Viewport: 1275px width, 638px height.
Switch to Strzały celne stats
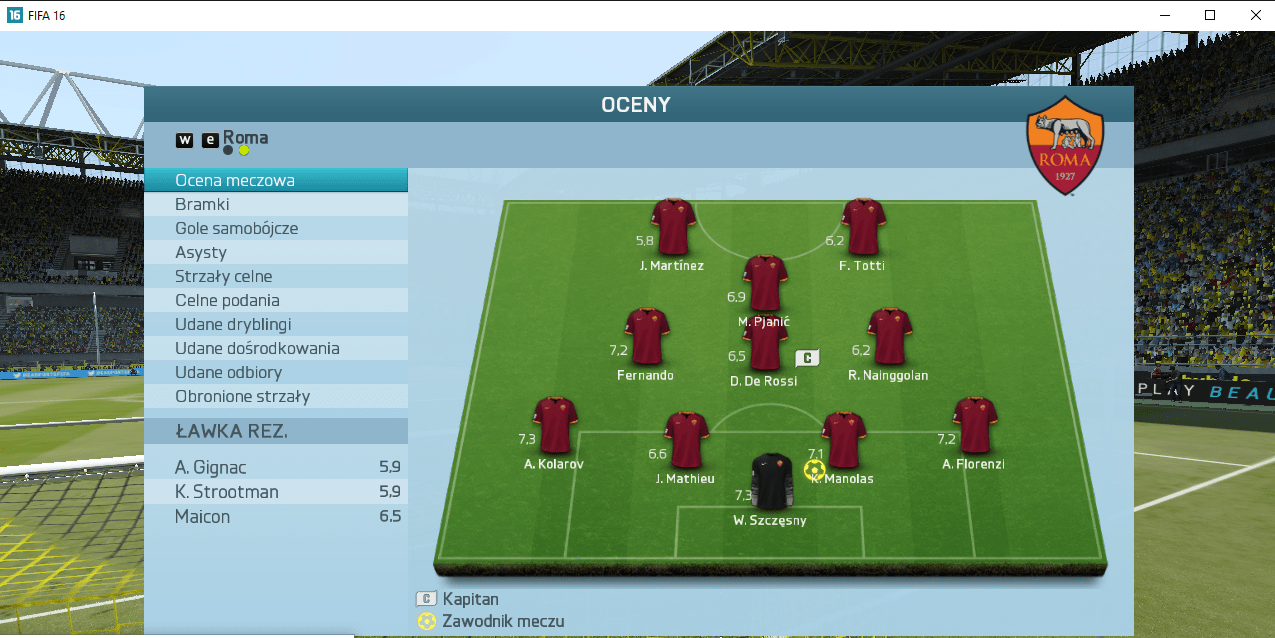pyautogui.click(x=275, y=276)
